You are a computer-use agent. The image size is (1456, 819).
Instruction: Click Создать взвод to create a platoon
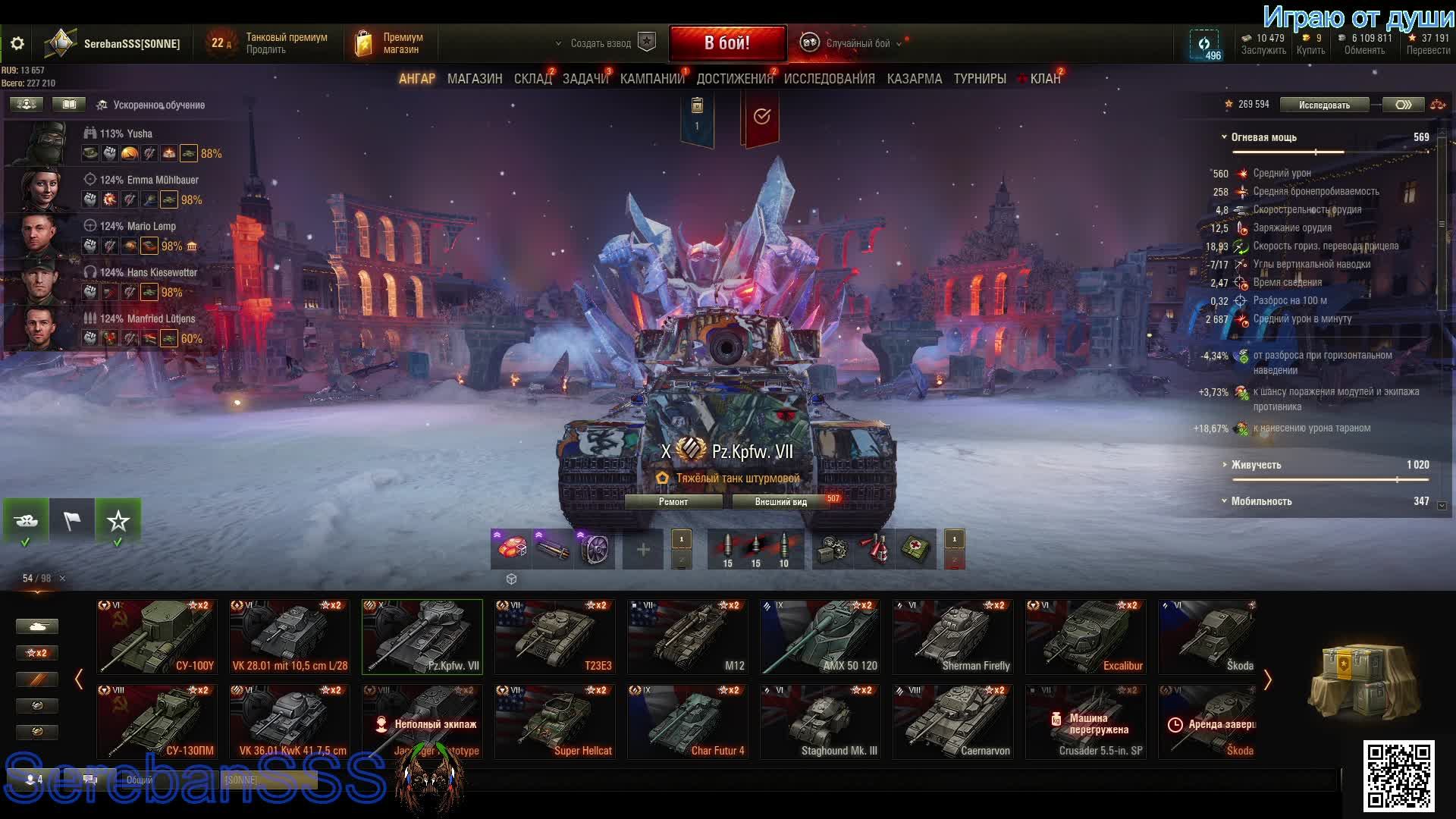pyautogui.click(x=601, y=43)
